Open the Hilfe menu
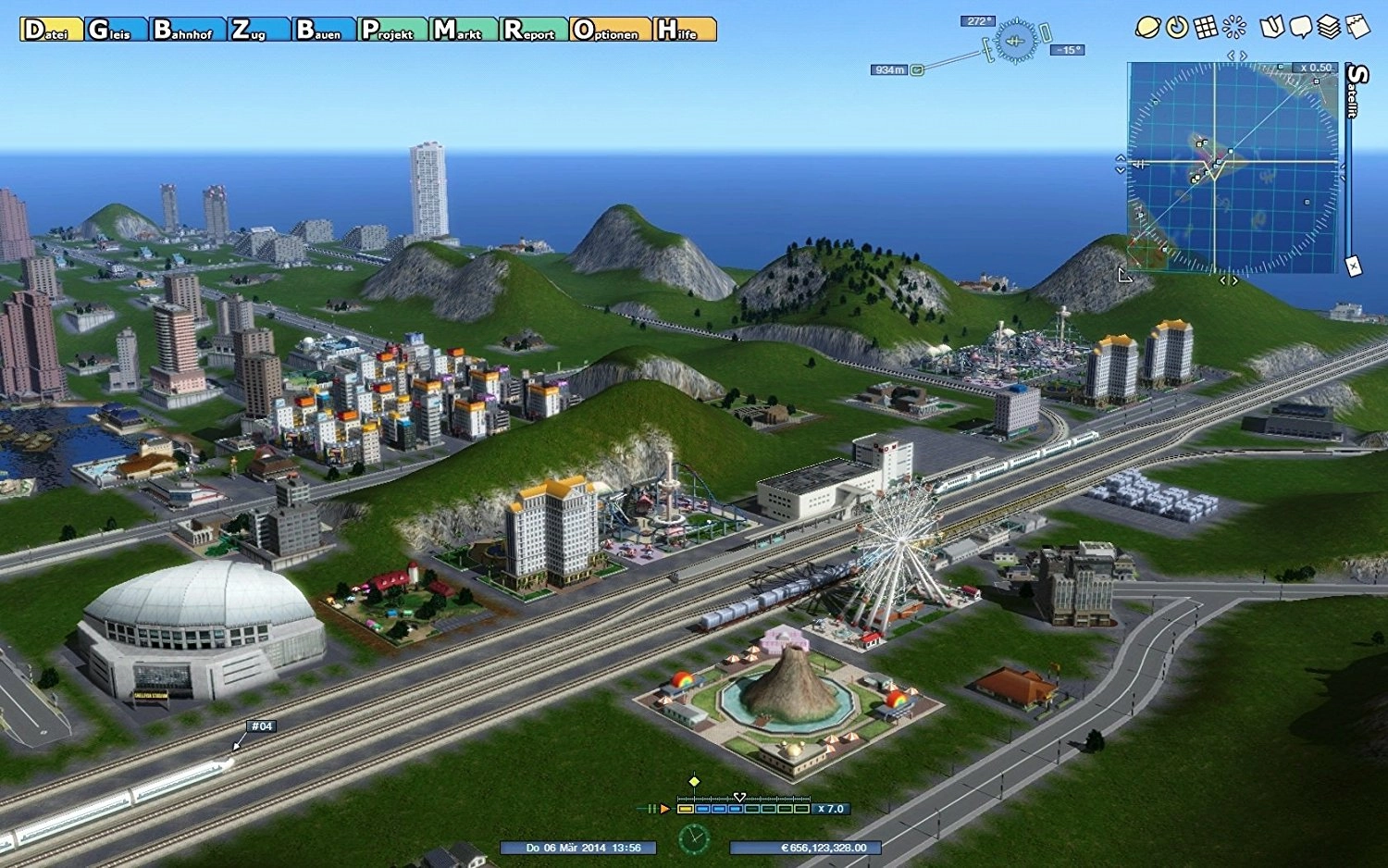1388x868 pixels. click(x=685, y=30)
